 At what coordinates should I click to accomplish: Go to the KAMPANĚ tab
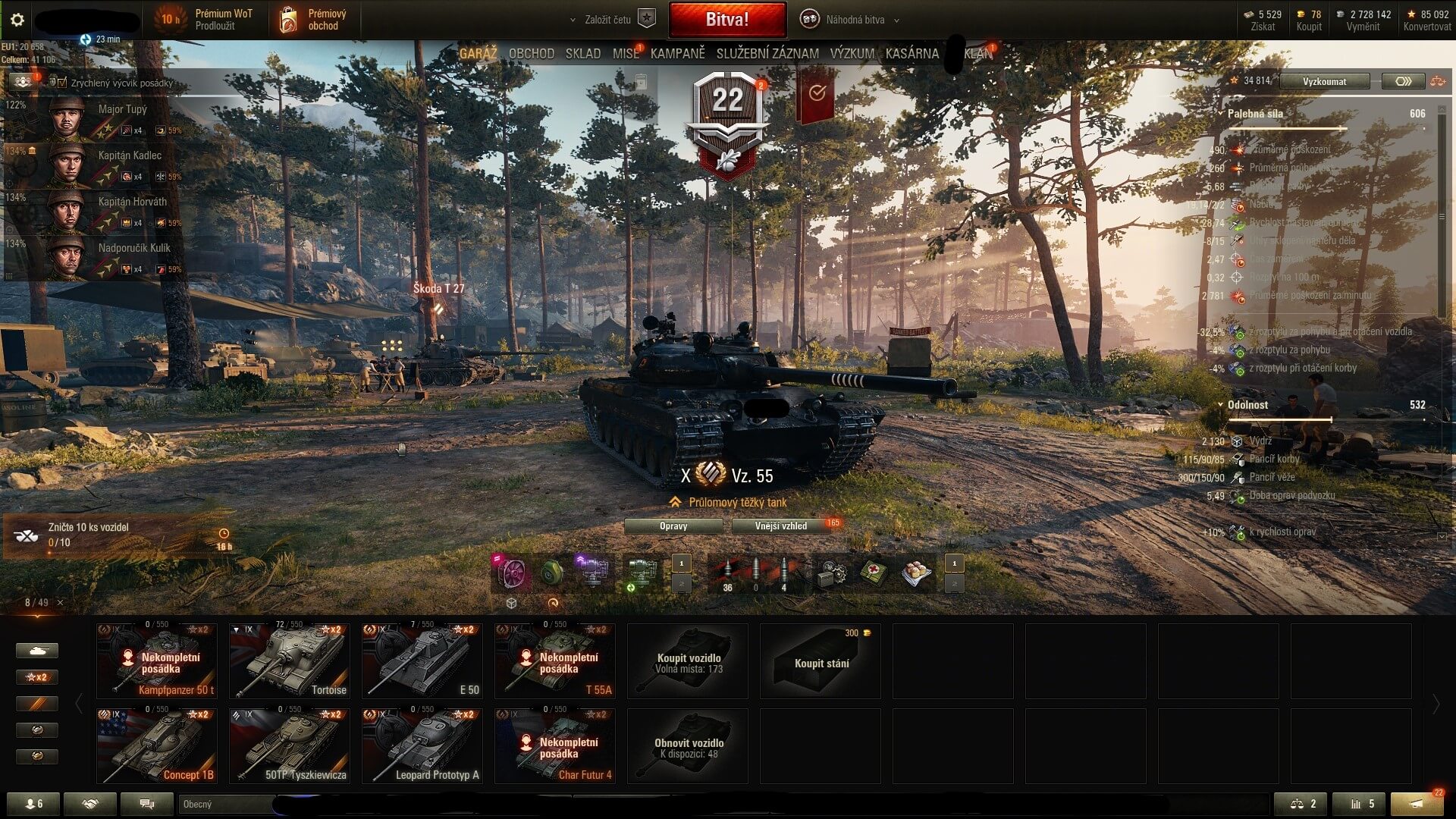[677, 54]
